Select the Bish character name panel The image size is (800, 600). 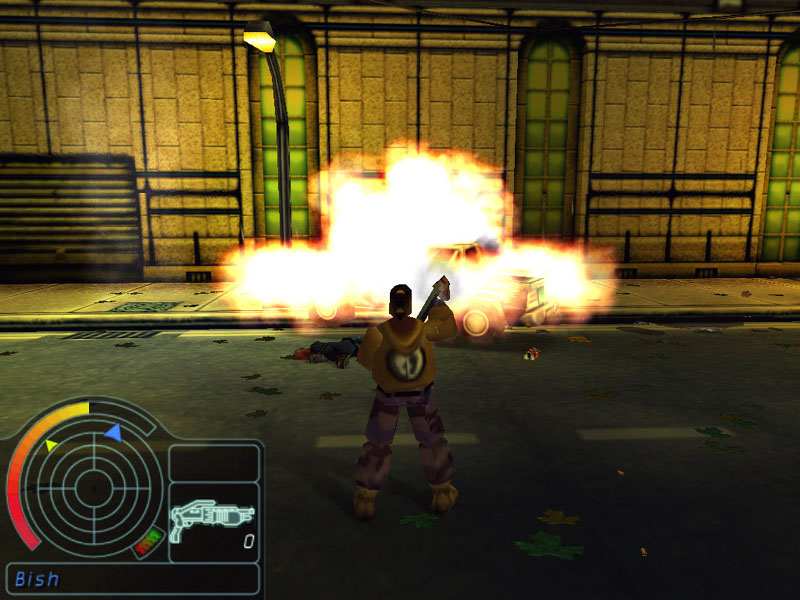(132, 579)
